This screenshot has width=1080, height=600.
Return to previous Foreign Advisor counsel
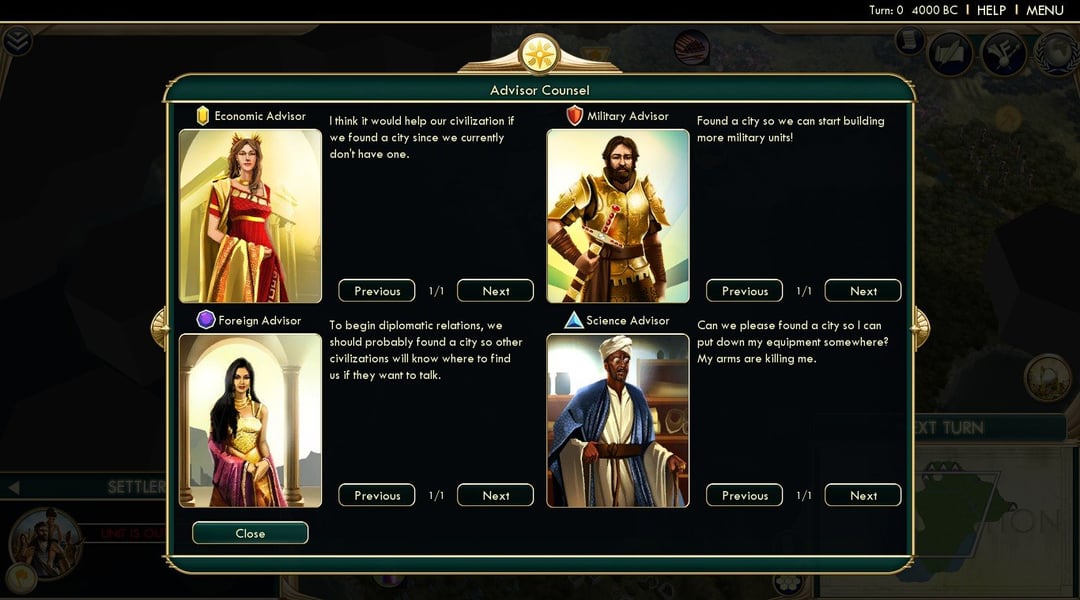[377, 495]
